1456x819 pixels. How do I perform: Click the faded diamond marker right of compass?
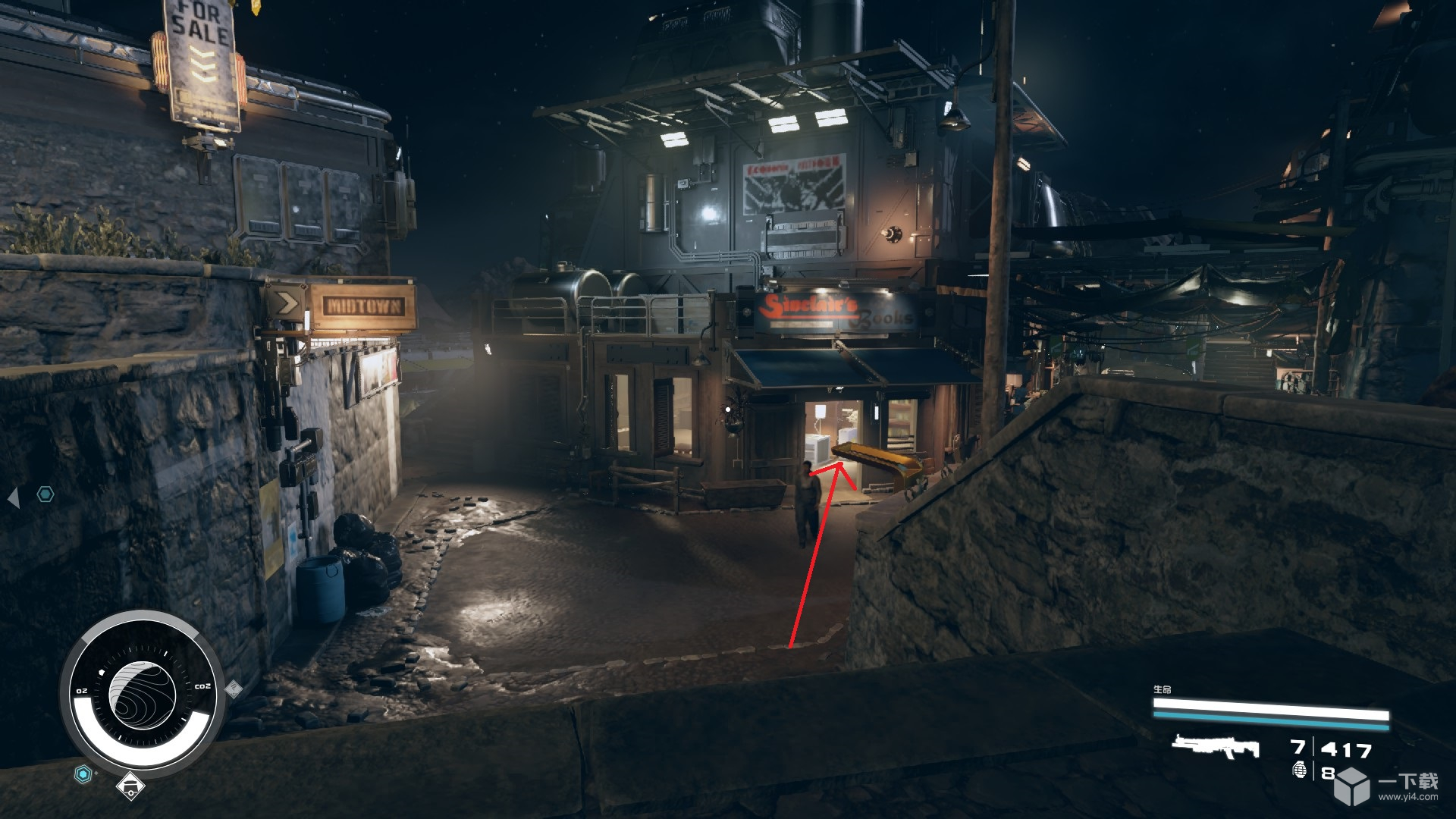click(234, 688)
